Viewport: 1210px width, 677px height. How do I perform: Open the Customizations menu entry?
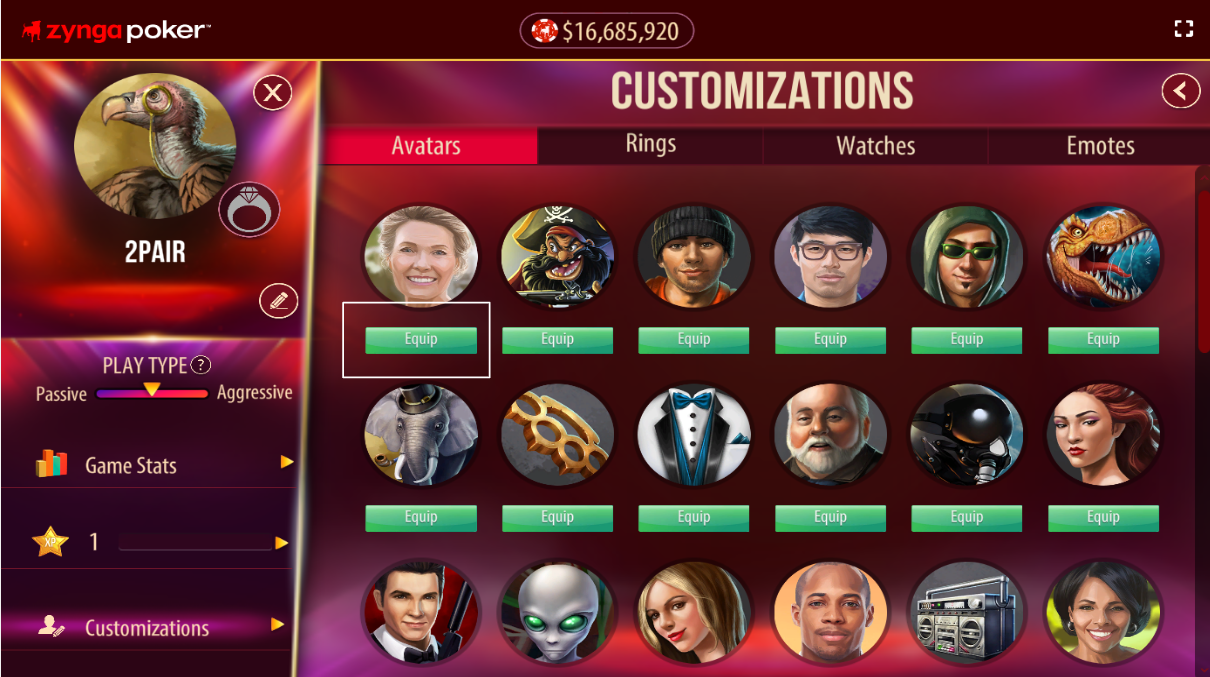tap(160, 627)
